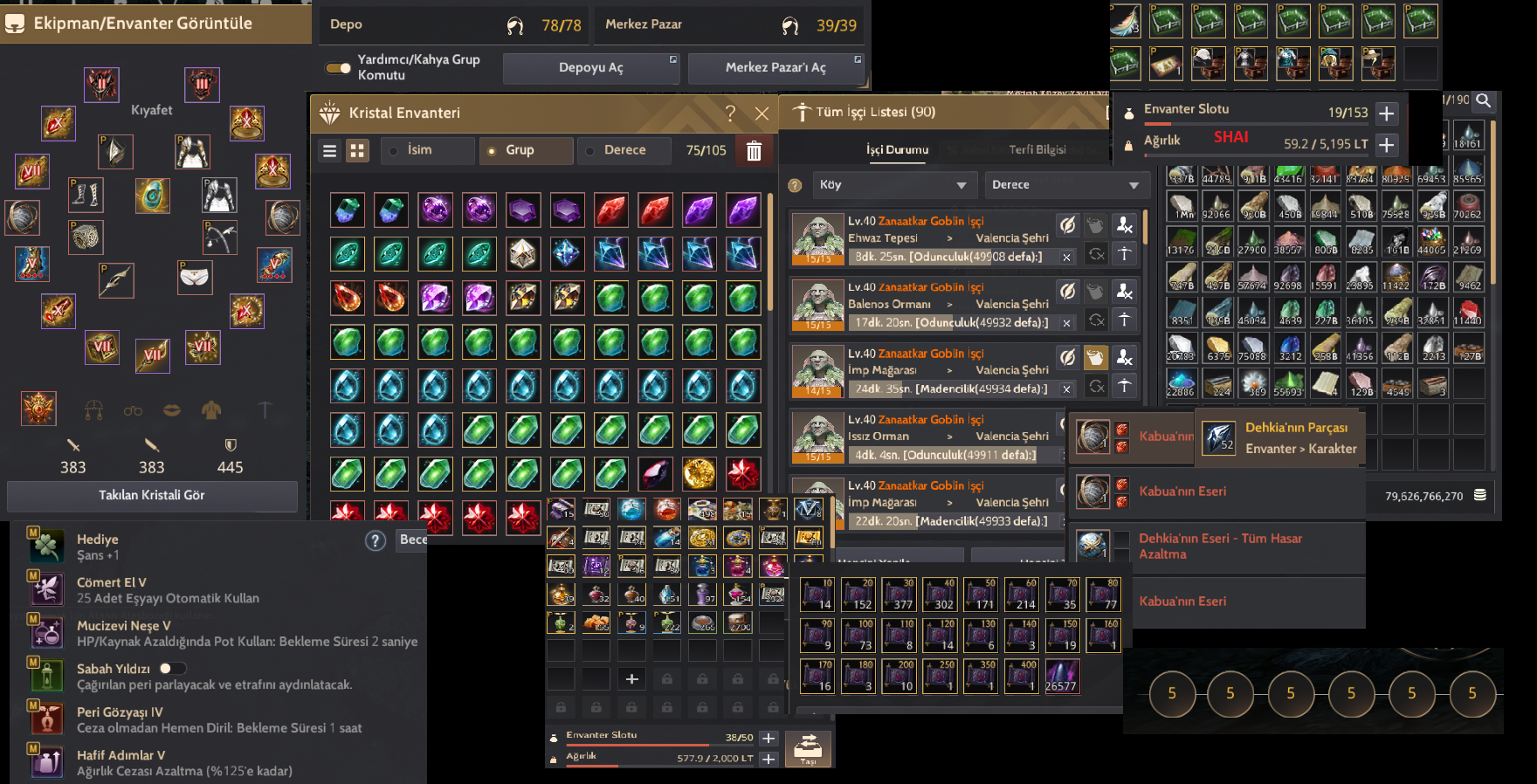Click the worker recall icon on İmp Mağarası worker
This screenshot has height=784, width=1537.
(1124, 356)
